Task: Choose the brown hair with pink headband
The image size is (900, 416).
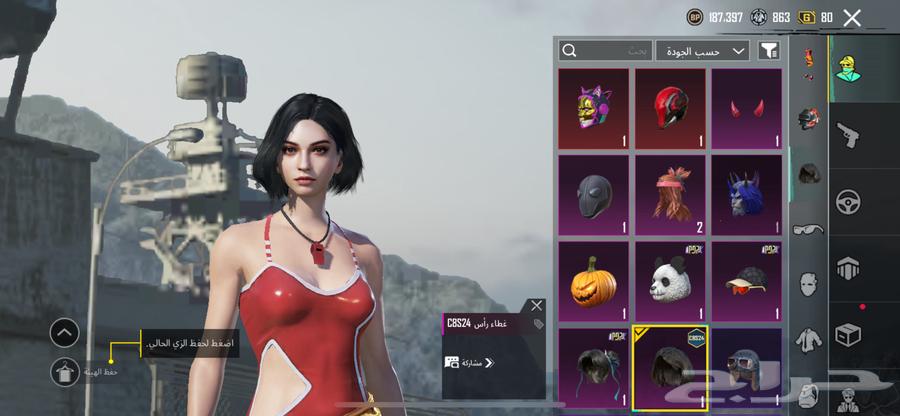Action: (670, 194)
